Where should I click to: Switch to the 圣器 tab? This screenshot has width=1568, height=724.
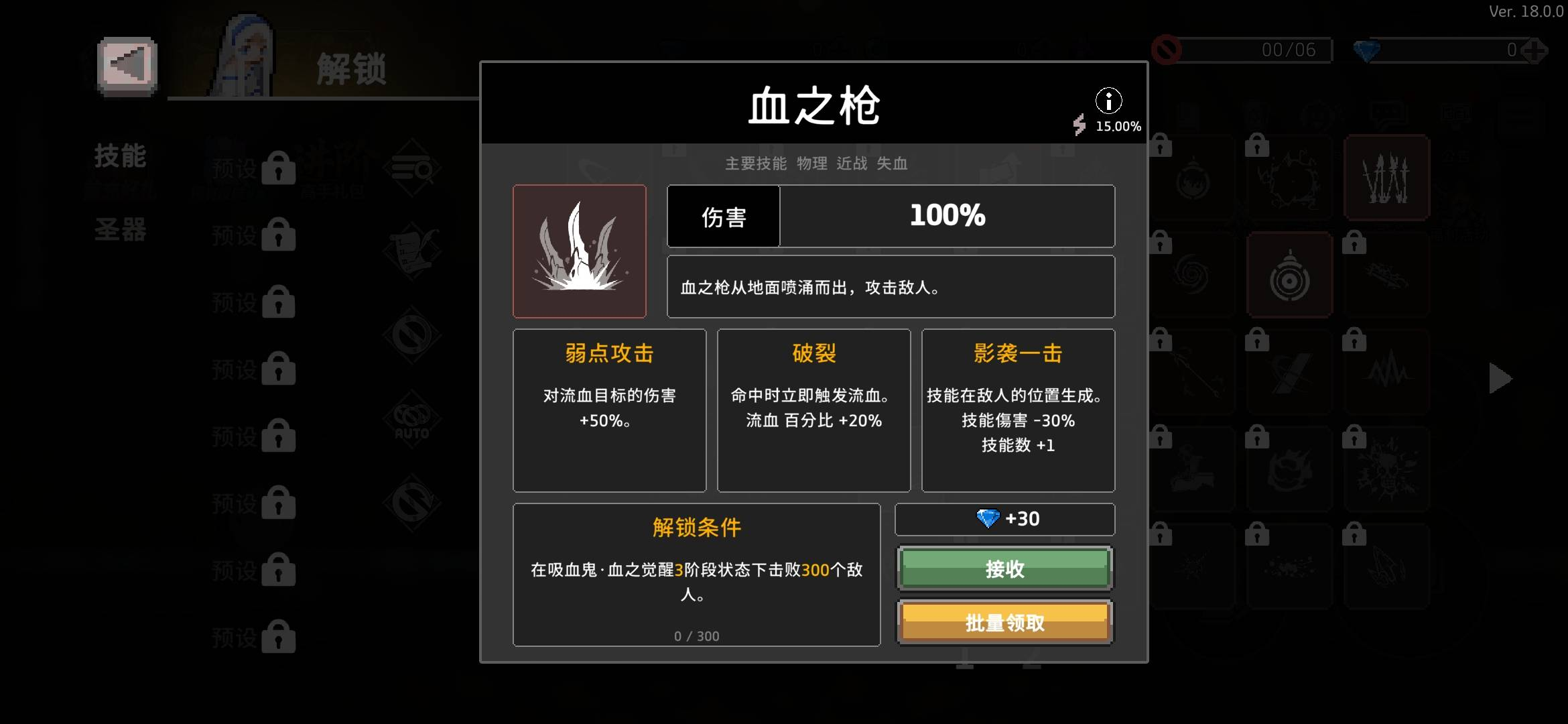click(119, 231)
